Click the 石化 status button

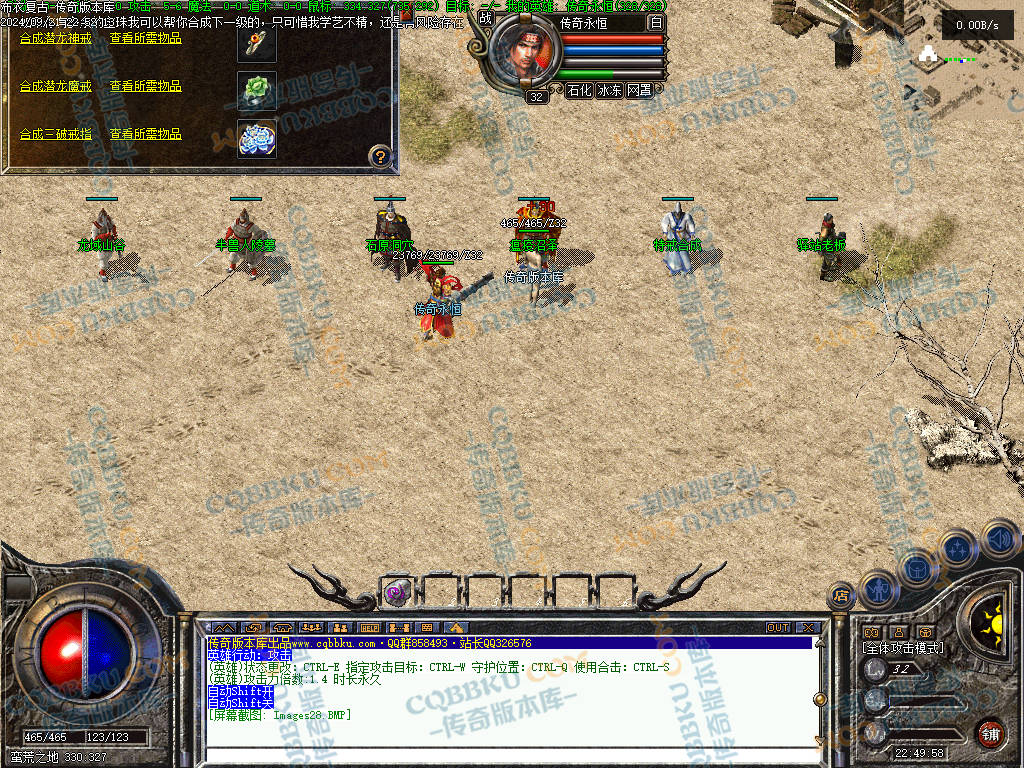pos(579,90)
